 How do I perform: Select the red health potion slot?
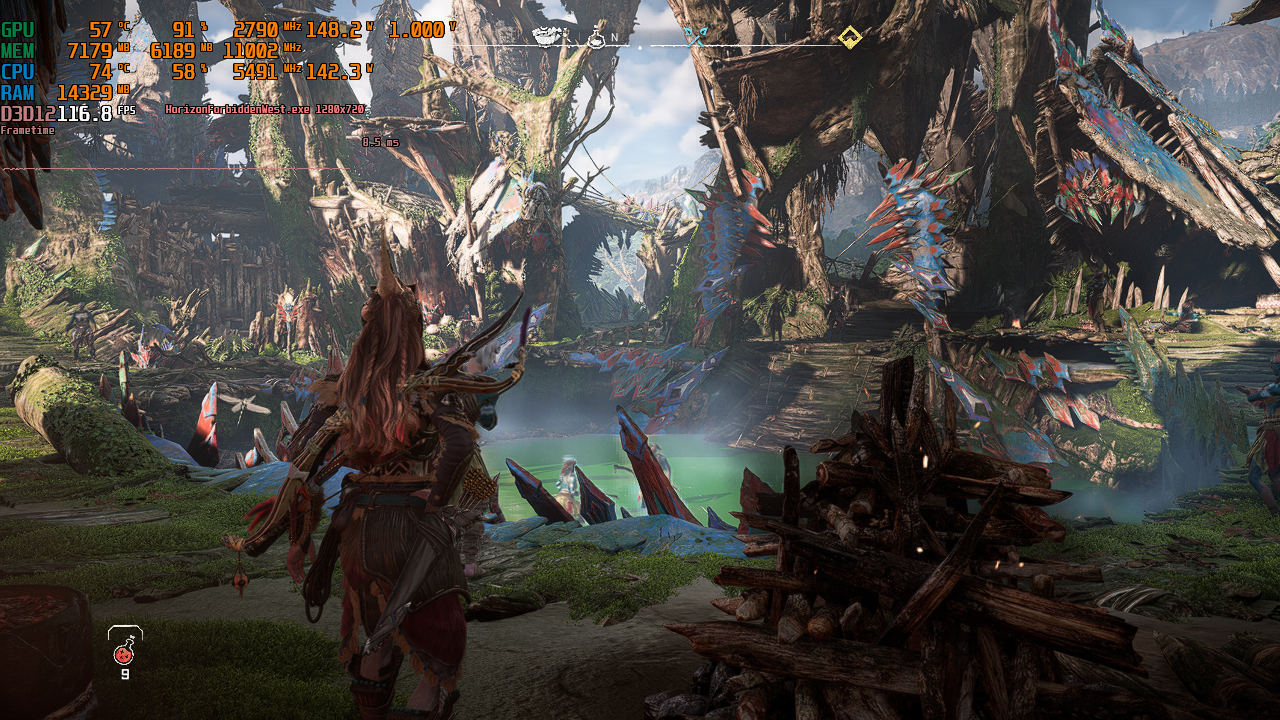(124, 653)
